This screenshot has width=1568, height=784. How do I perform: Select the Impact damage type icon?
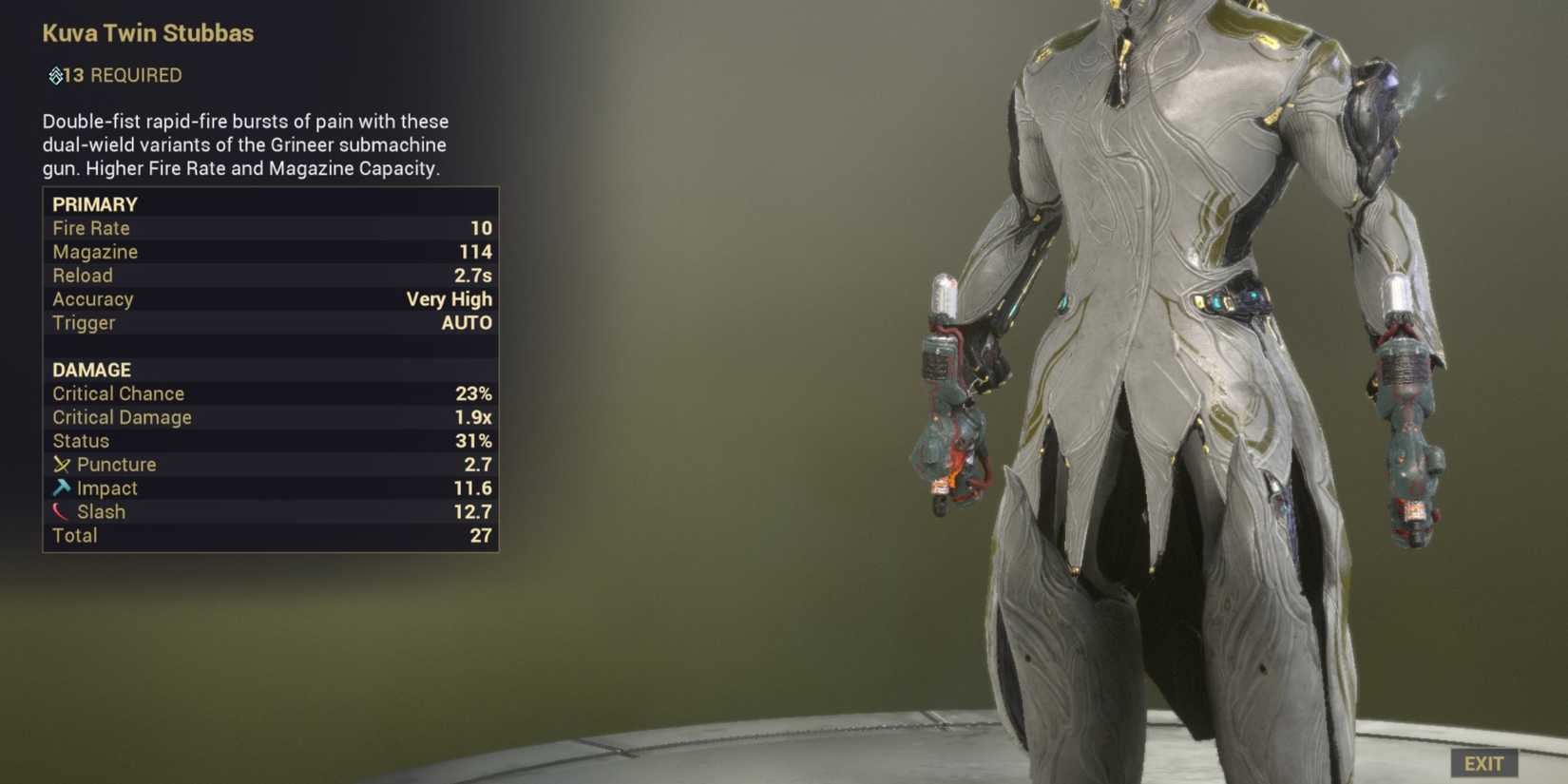(63, 488)
